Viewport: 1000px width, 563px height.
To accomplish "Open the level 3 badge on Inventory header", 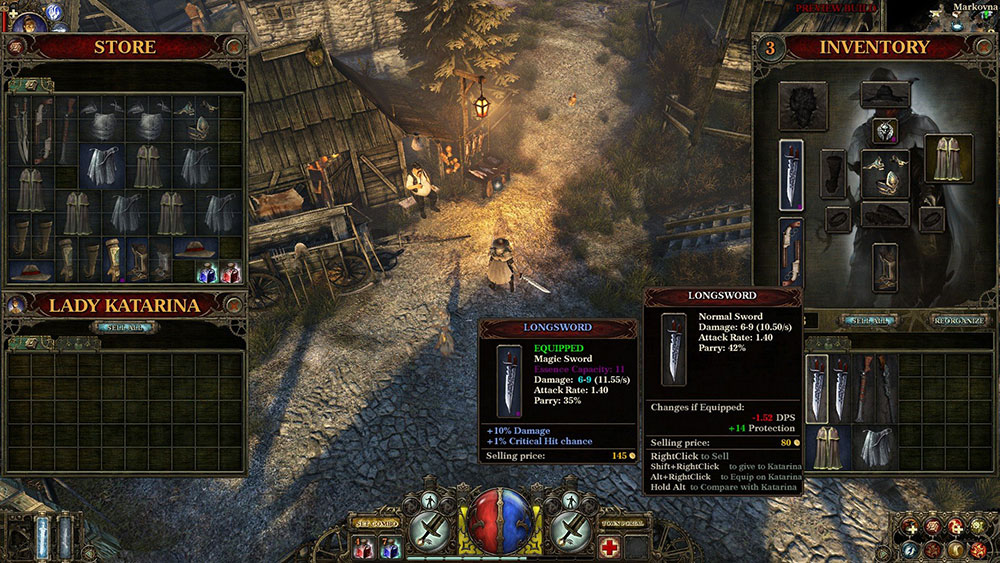I will tap(769, 46).
